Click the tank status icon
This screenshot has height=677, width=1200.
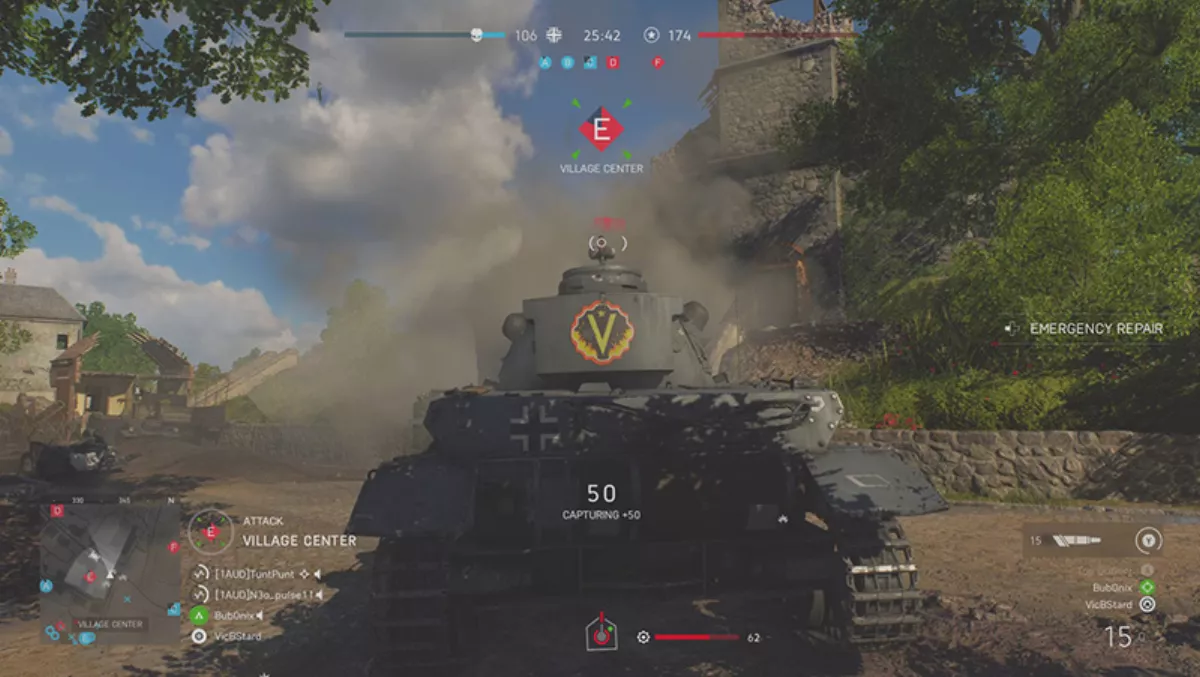(x=601, y=634)
